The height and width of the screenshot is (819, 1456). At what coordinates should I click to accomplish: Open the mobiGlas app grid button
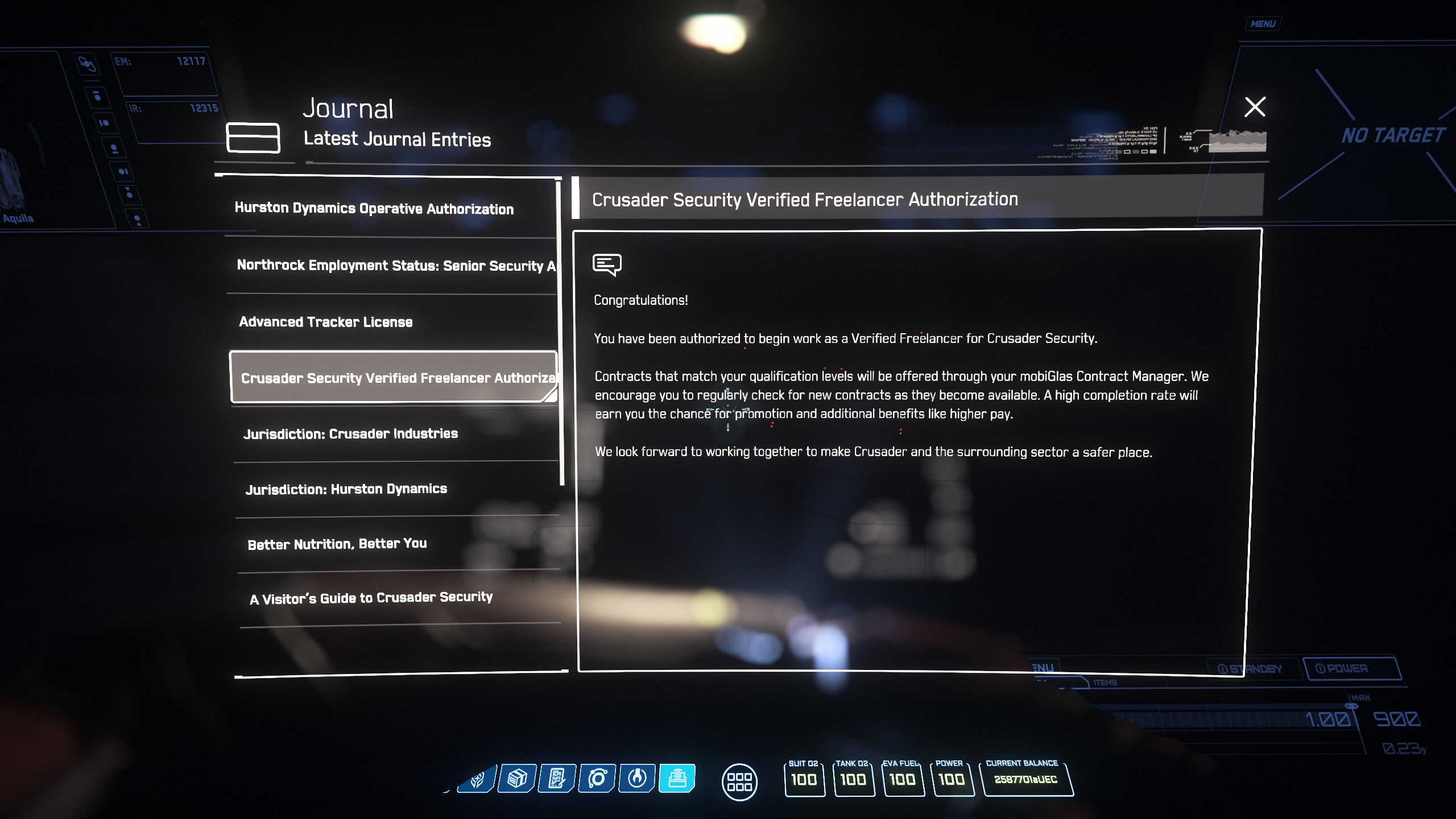[739, 781]
